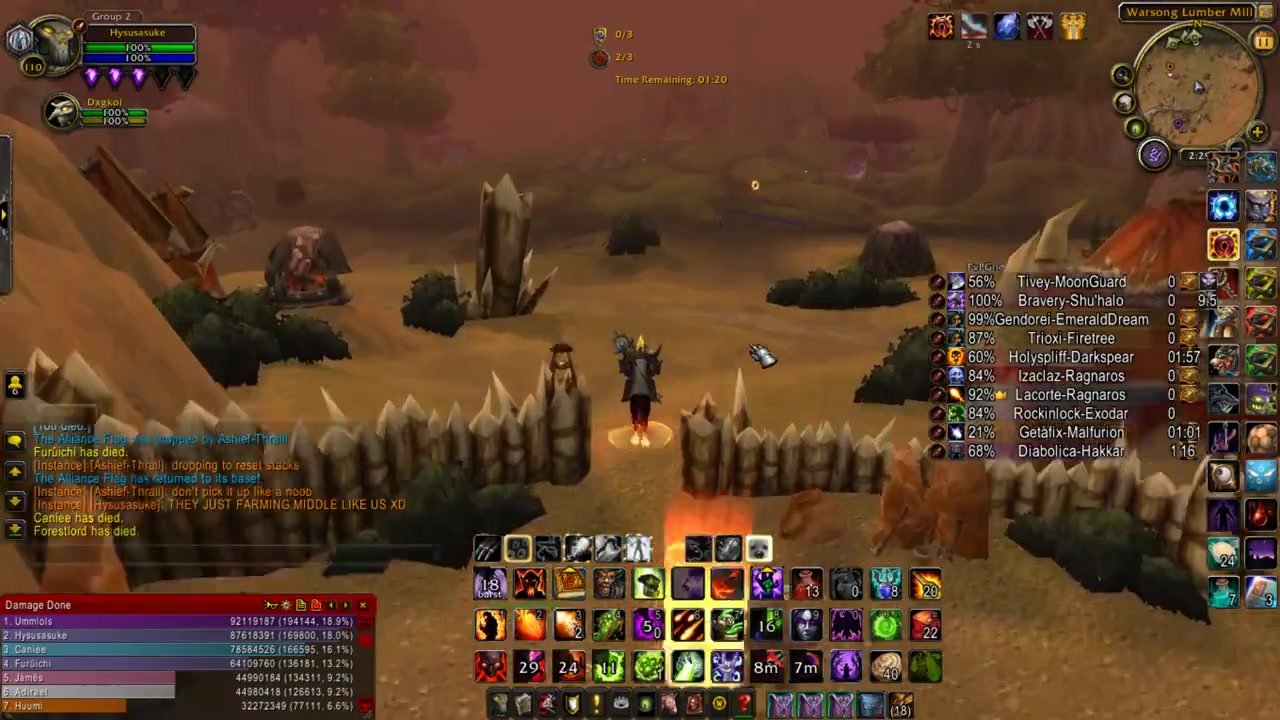The image size is (1280, 720).
Task: Click the minimap zoom-in plus button
Action: coord(1256,130)
